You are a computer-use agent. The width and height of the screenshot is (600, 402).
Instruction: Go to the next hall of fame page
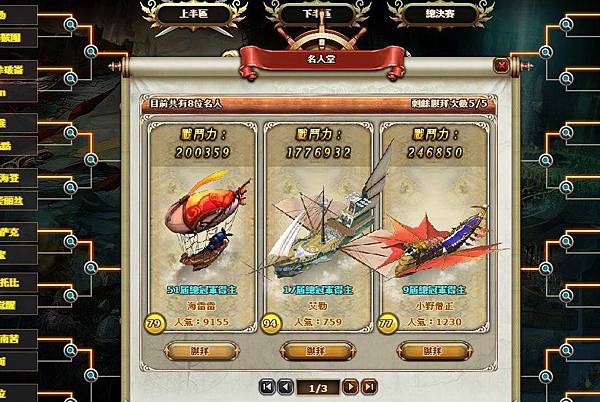pos(350,385)
